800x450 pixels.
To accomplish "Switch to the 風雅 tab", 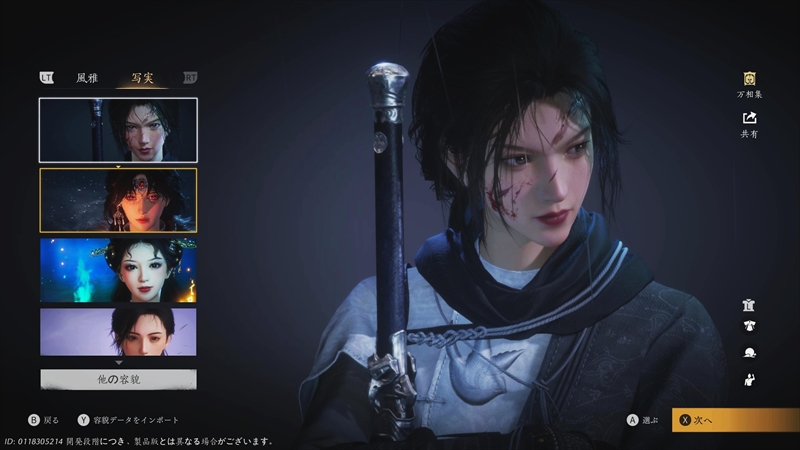I will [87, 77].
